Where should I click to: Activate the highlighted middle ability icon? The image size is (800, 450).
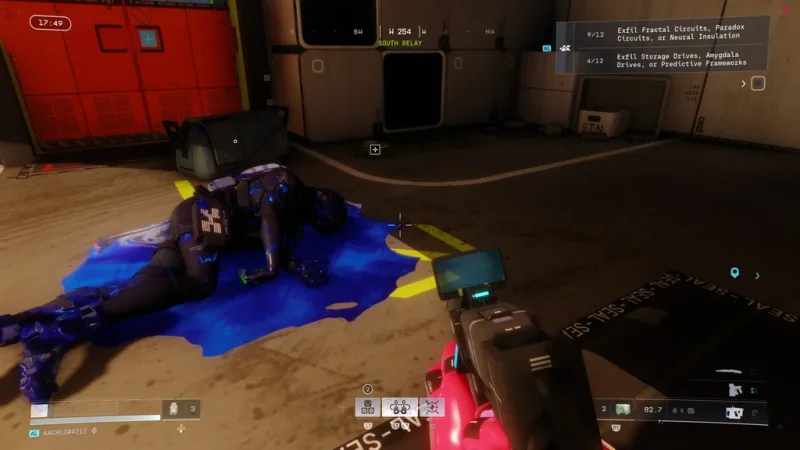pos(399,407)
